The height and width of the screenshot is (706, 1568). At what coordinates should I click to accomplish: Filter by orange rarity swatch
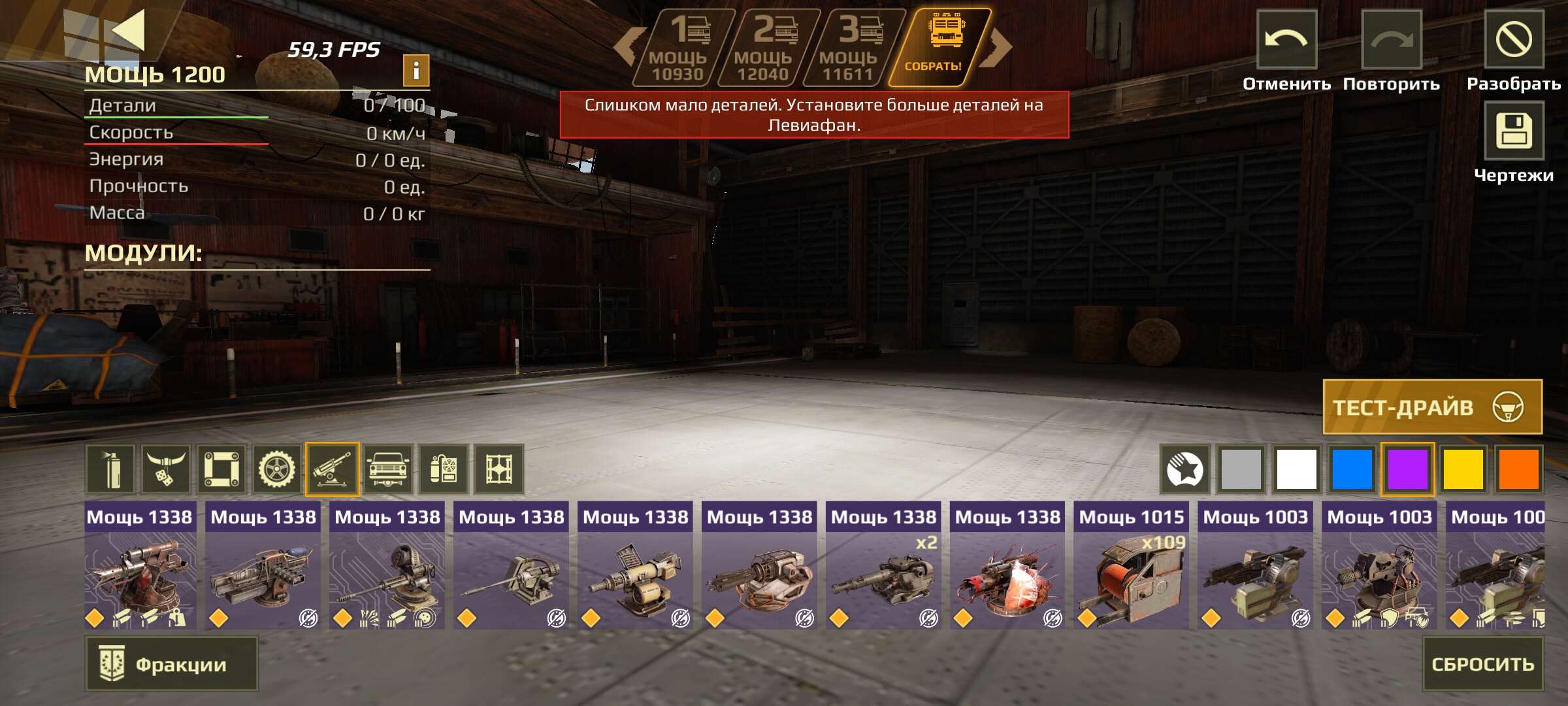[1518, 469]
